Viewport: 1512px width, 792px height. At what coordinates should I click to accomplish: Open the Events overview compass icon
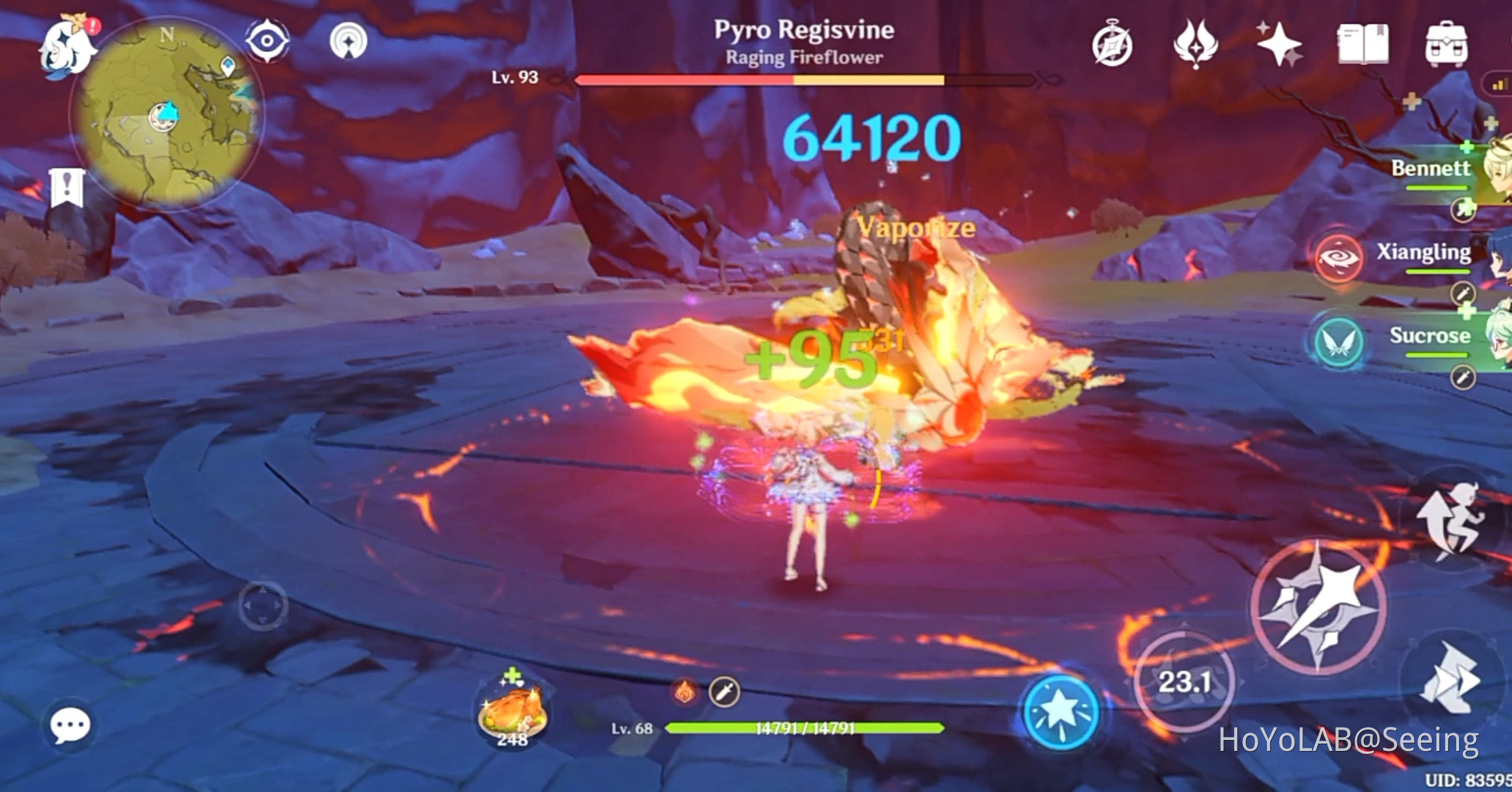coord(1111,44)
